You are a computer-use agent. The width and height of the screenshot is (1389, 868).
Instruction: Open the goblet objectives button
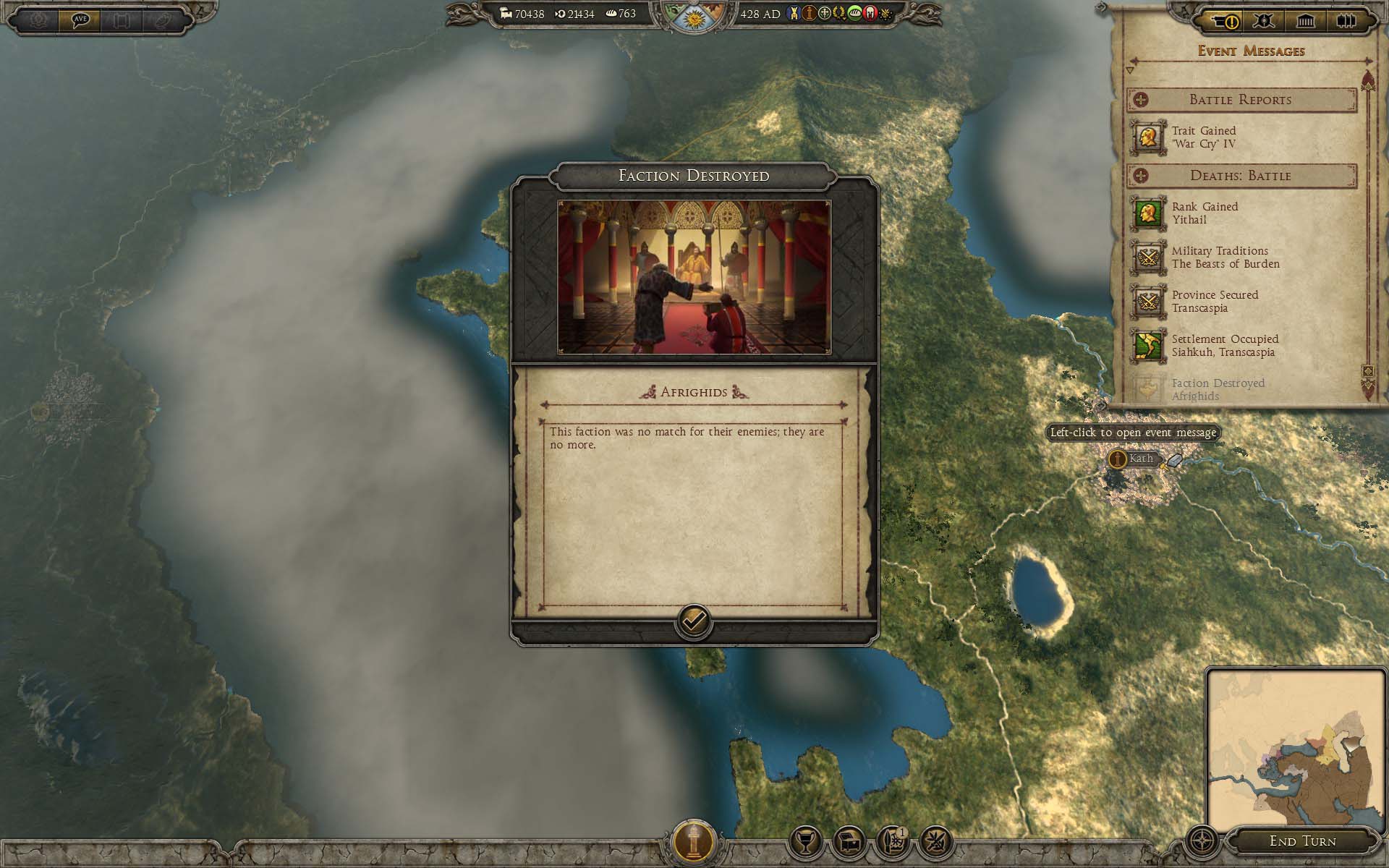[x=805, y=842]
